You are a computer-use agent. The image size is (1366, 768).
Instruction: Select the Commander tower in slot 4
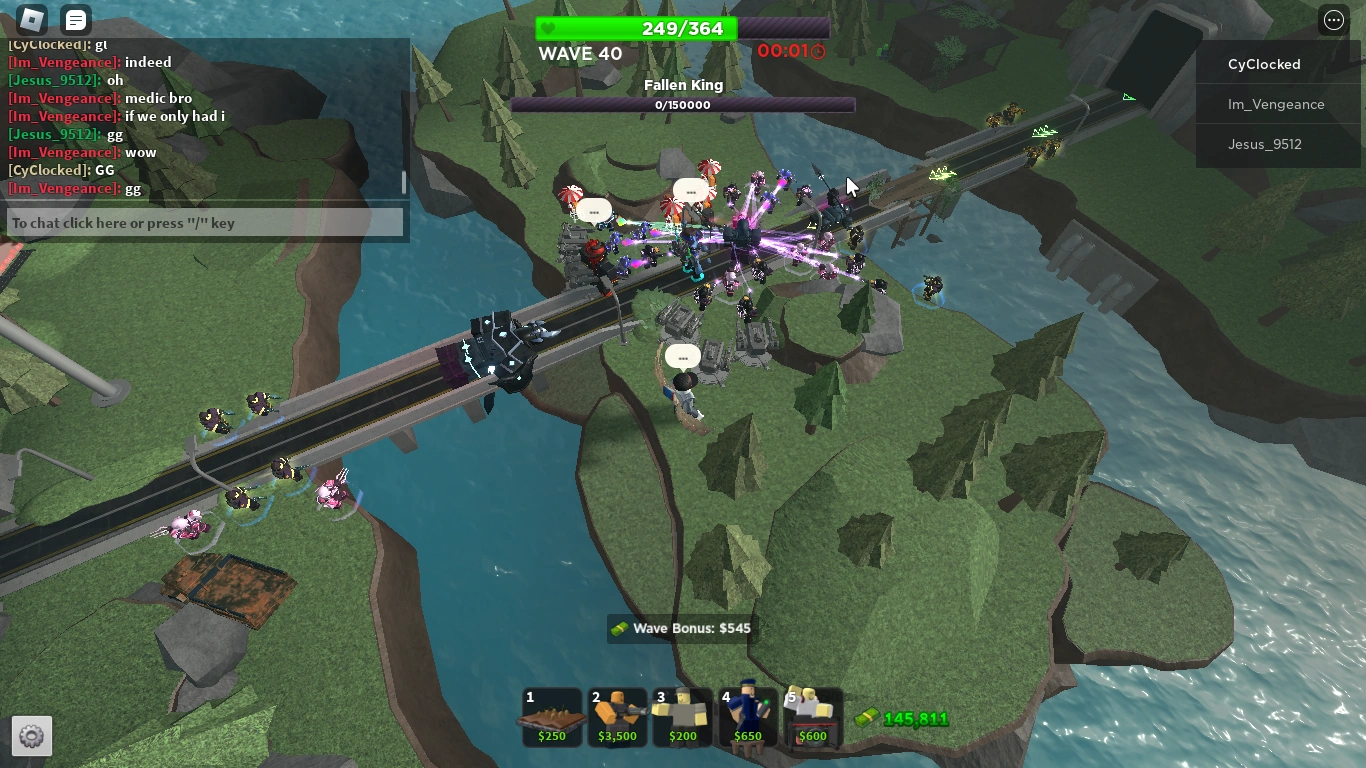[747, 716]
